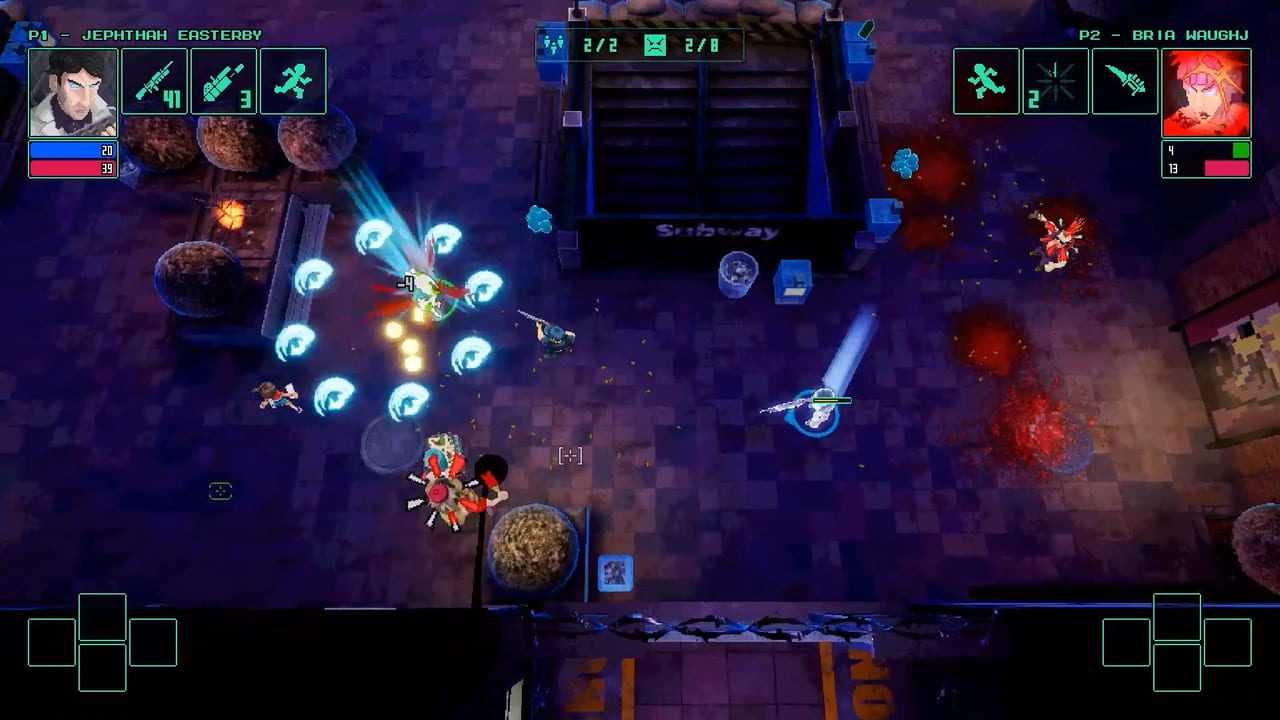The width and height of the screenshot is (1280, 720).
Task: Choose P1's assault rifle weapon slot
Action: coord(155,81)
